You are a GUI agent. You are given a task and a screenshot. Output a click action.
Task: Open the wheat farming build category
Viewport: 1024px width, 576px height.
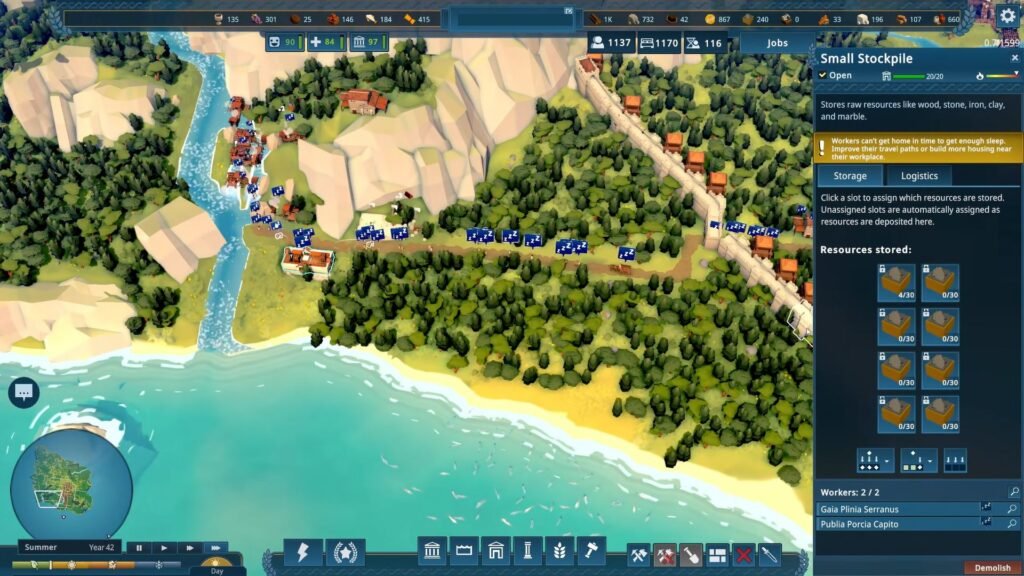tap(560, 551)
